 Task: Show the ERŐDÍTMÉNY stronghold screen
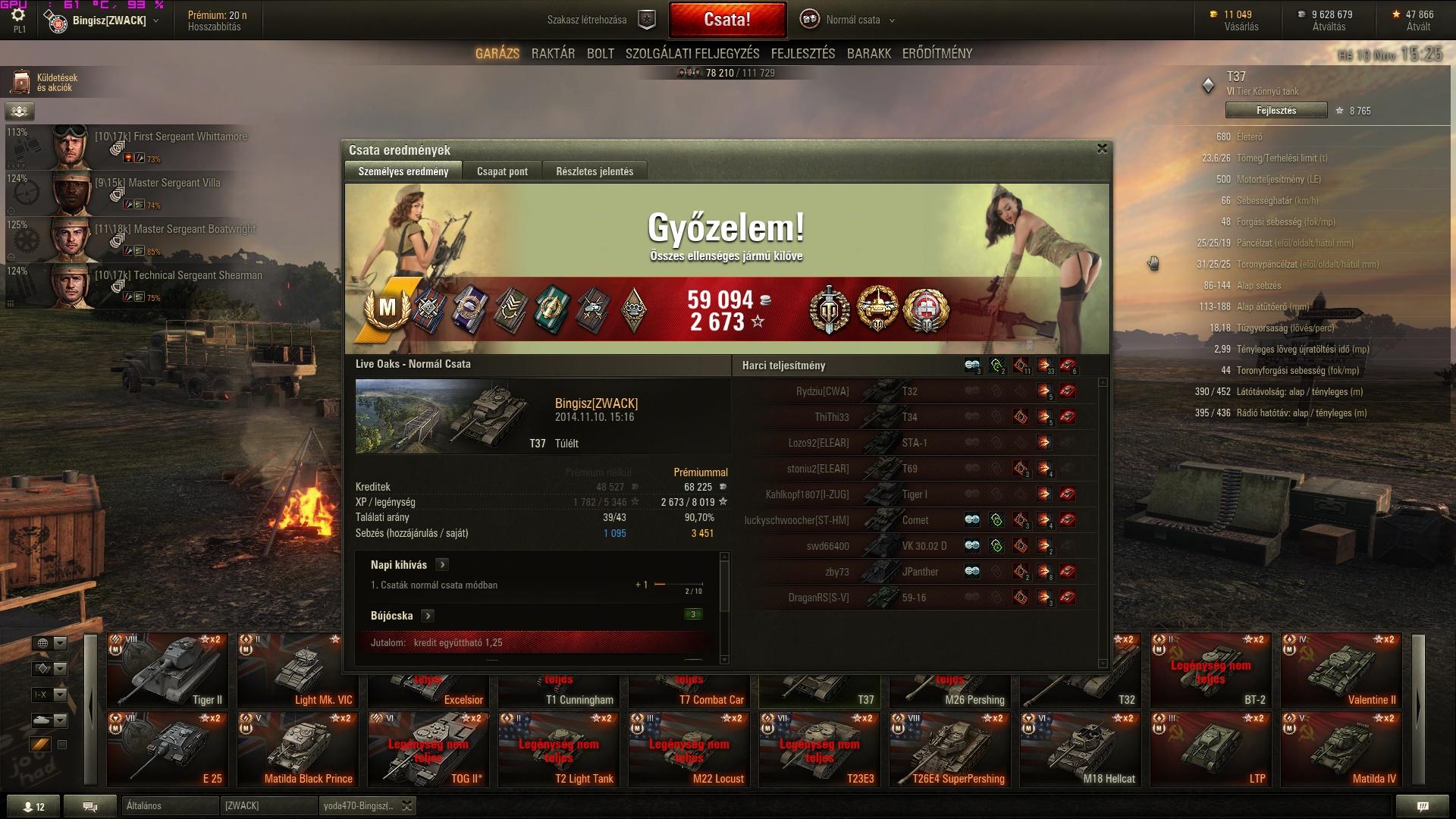point(937,54)
